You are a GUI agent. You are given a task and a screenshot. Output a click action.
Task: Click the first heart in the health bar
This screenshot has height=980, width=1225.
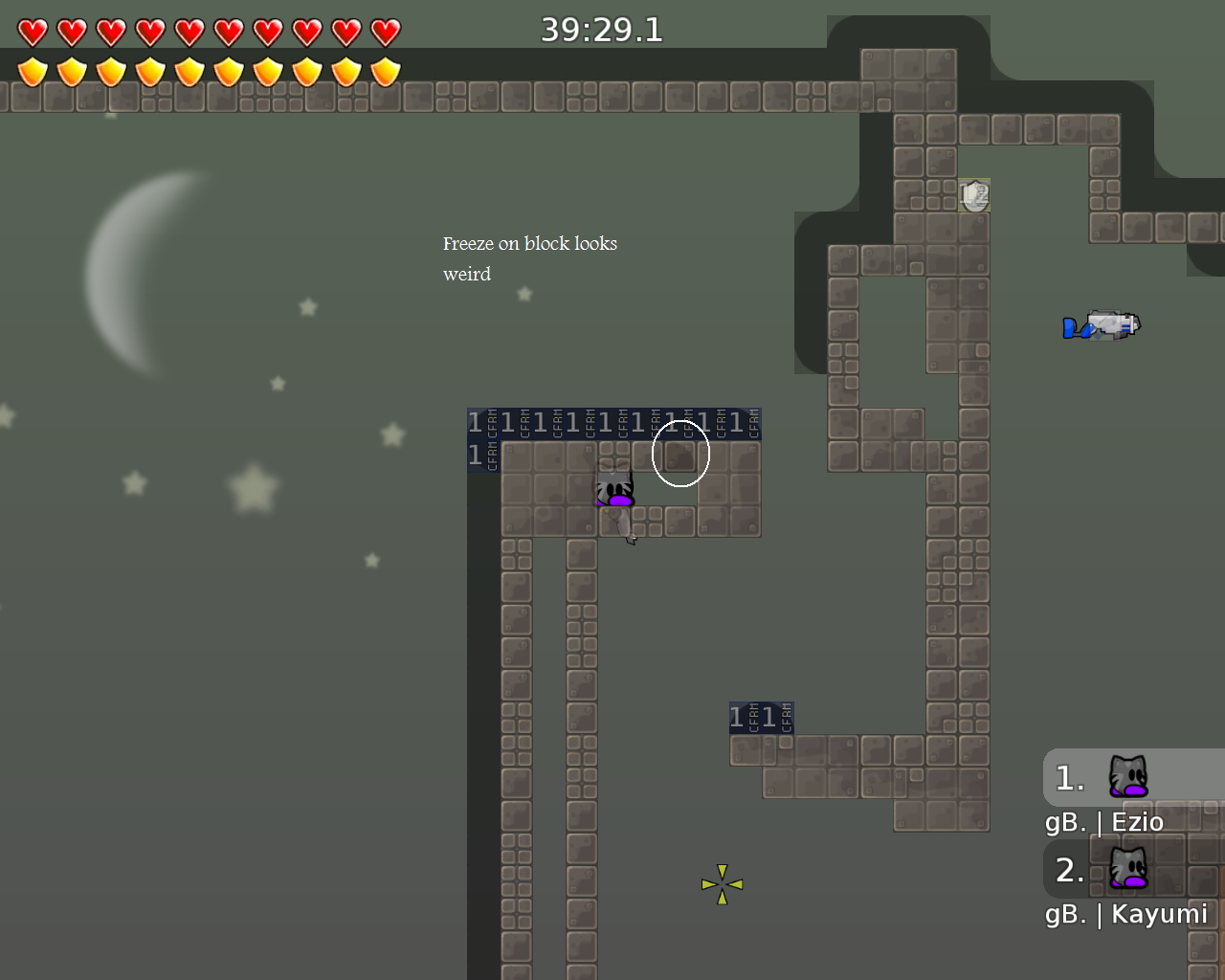tap(32, 30)
